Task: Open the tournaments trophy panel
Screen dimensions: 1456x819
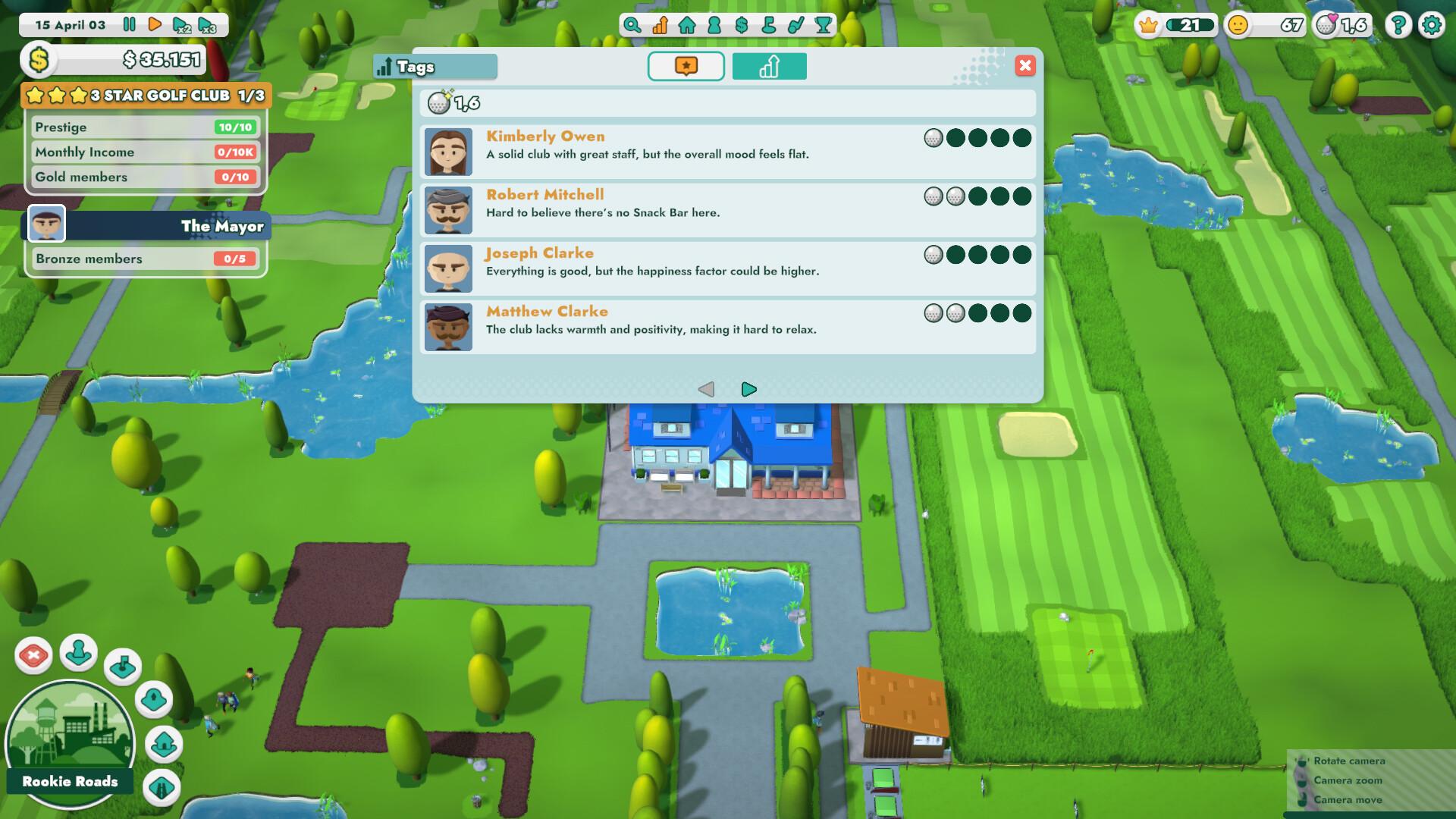Action: pyautogui.click(x=824, y=25)
